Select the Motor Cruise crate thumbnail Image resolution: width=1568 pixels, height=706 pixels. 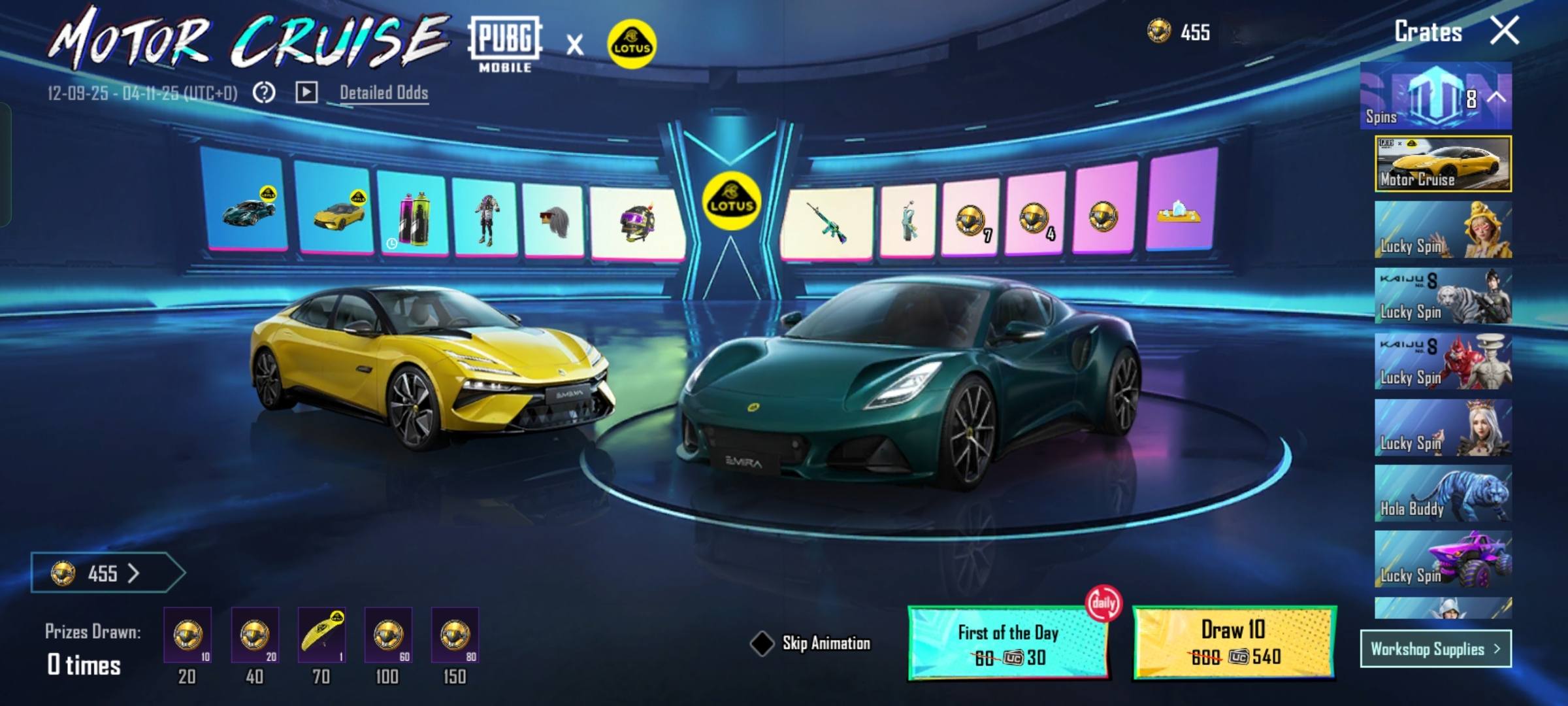click(1443, 164)
